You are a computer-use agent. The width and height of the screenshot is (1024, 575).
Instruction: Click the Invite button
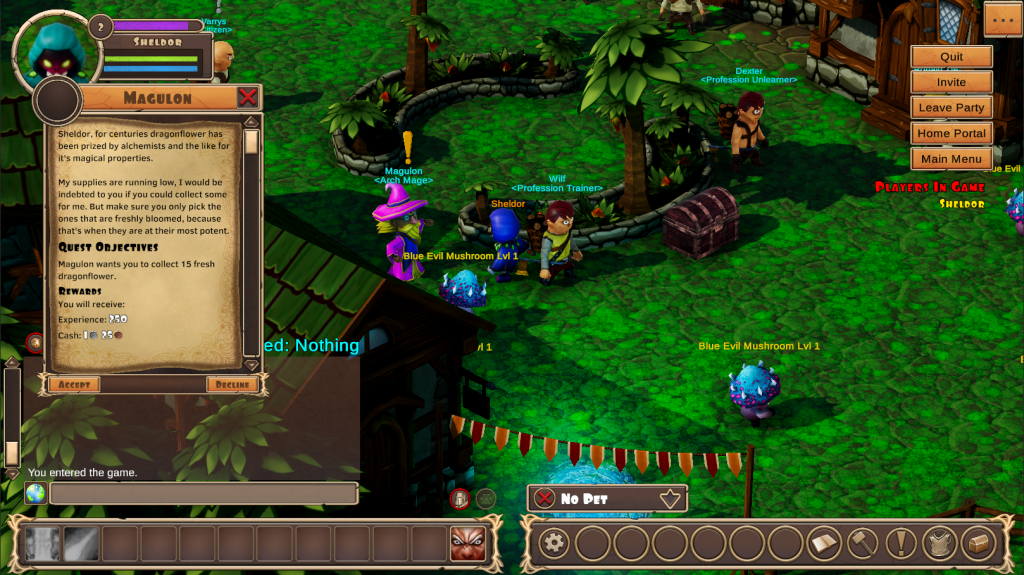[x=951, y=82]
